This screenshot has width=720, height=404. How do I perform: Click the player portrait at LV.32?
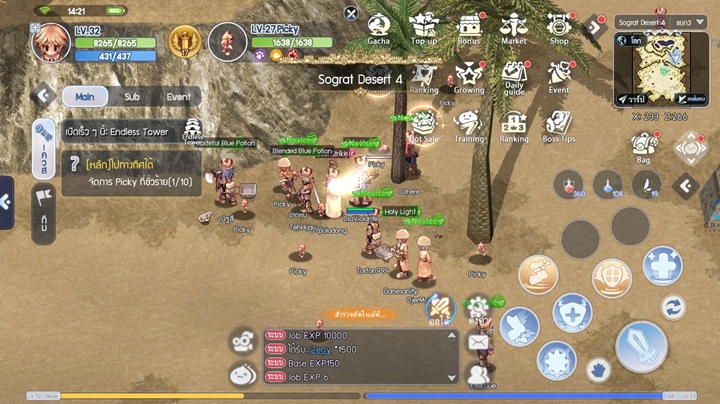50,42
